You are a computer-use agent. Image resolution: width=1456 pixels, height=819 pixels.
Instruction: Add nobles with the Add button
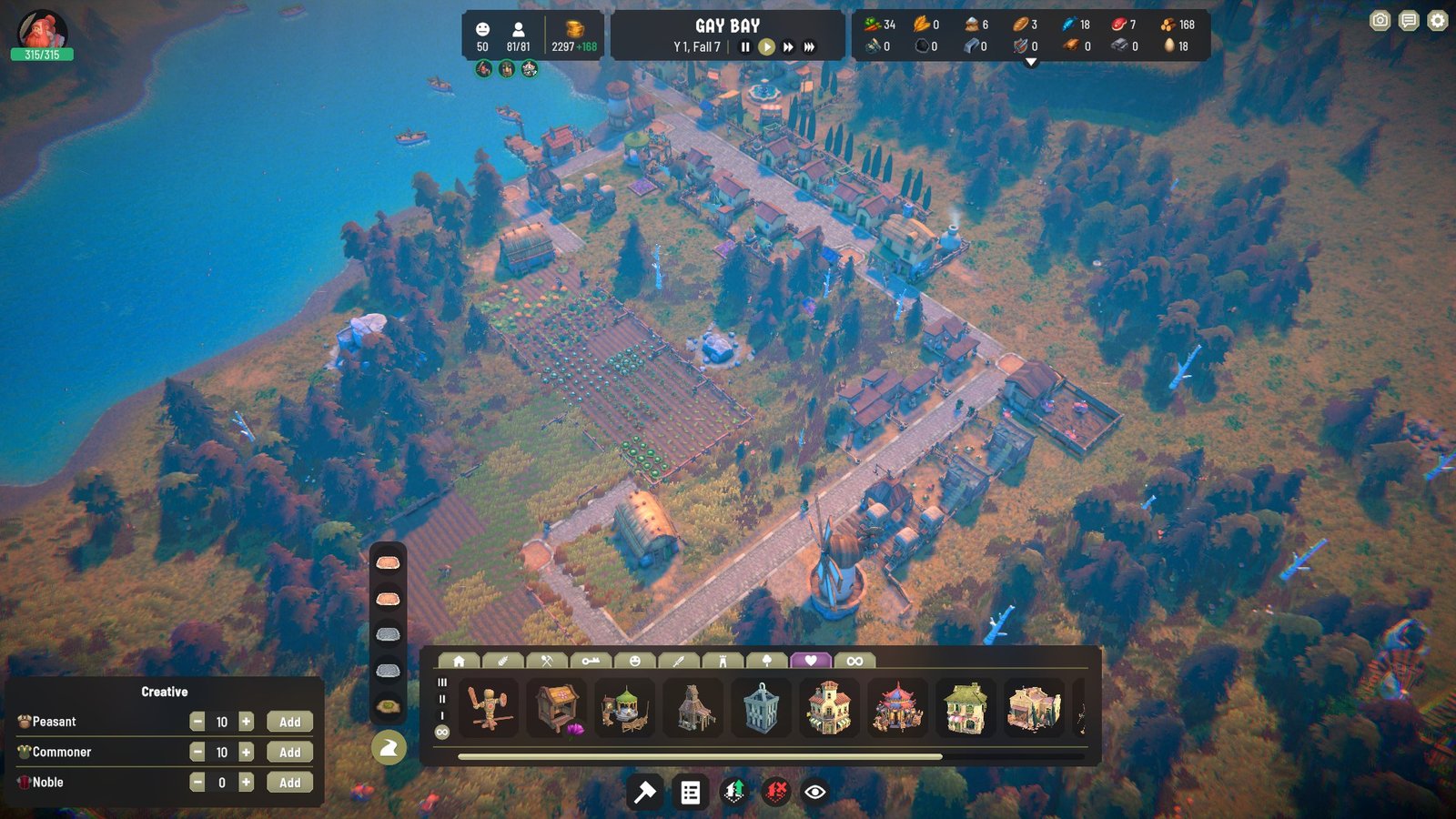pos(289,783)
